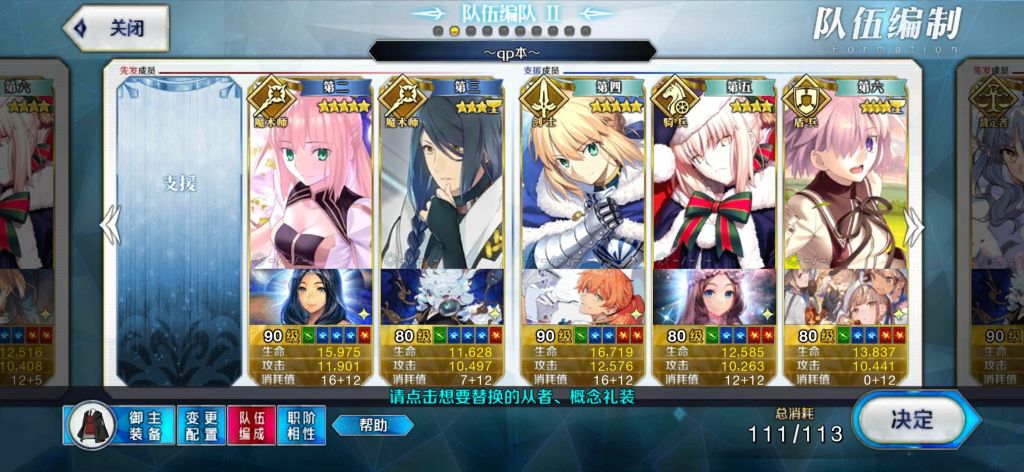Change the pink Caster's craft essence
Viewport: 1024px width, 472px height.
310,296
